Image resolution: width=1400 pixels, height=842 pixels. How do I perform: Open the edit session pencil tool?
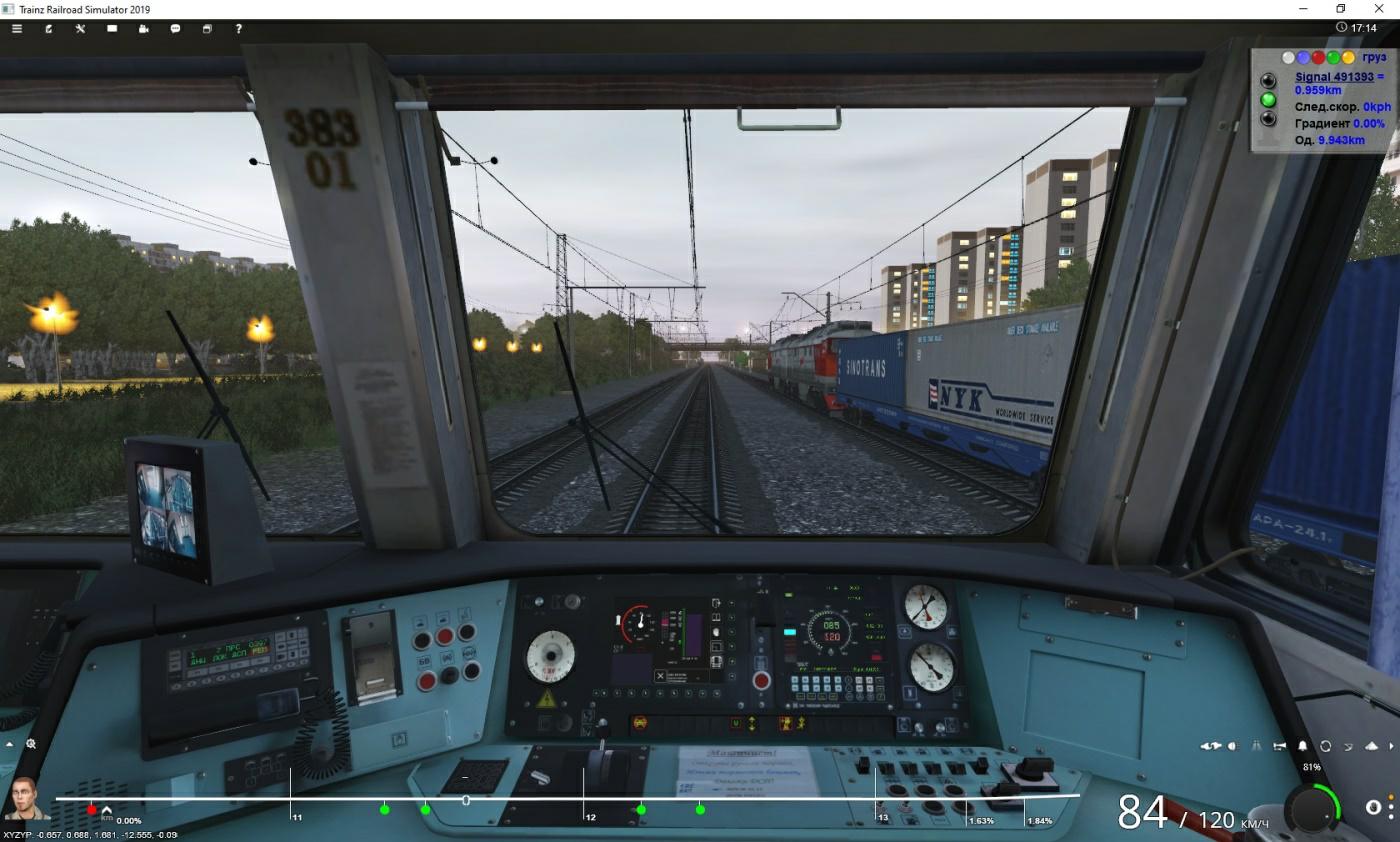click(48, 29)
